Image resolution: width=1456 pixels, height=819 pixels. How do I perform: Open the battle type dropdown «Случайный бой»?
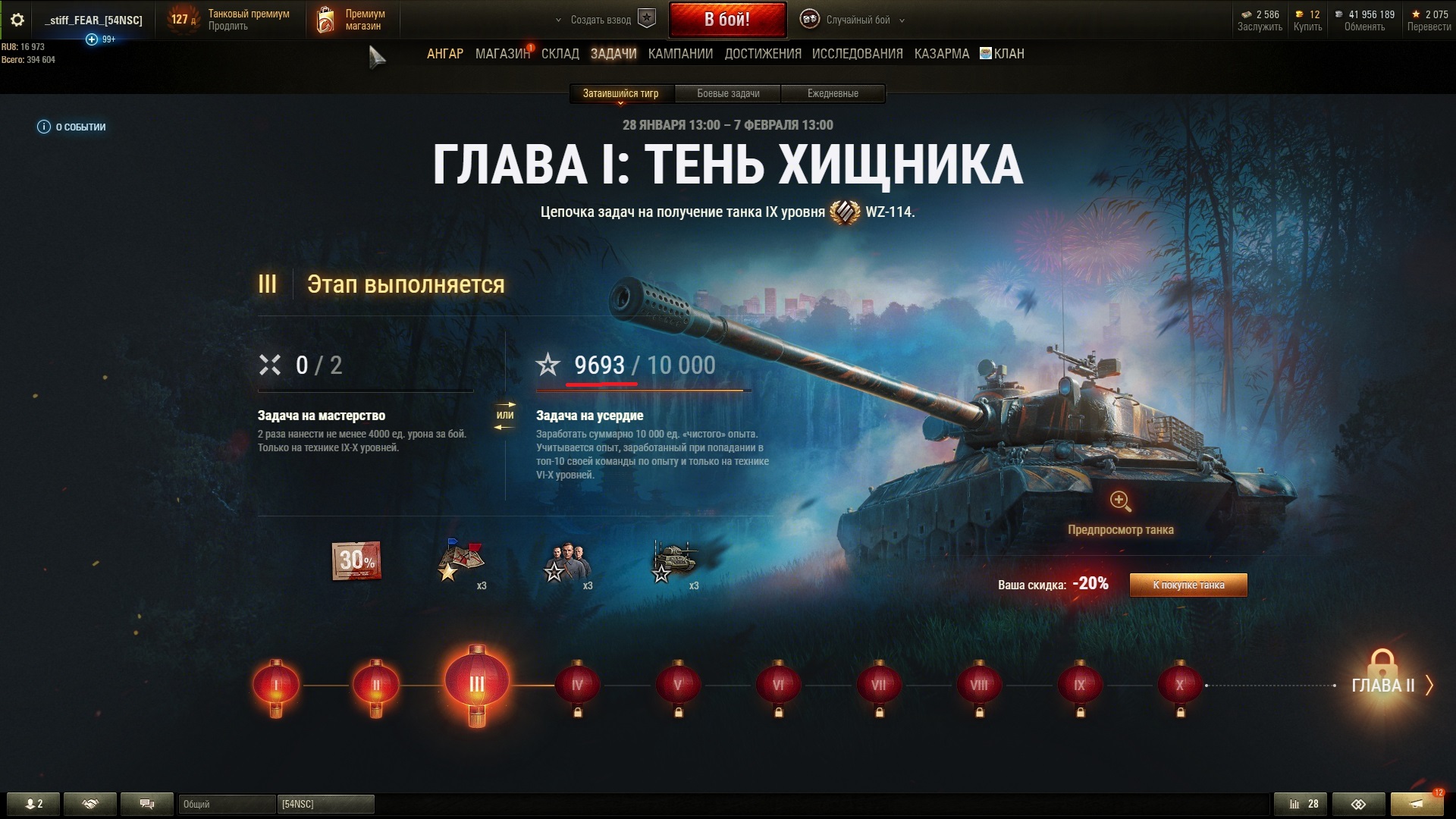(857, 20)
